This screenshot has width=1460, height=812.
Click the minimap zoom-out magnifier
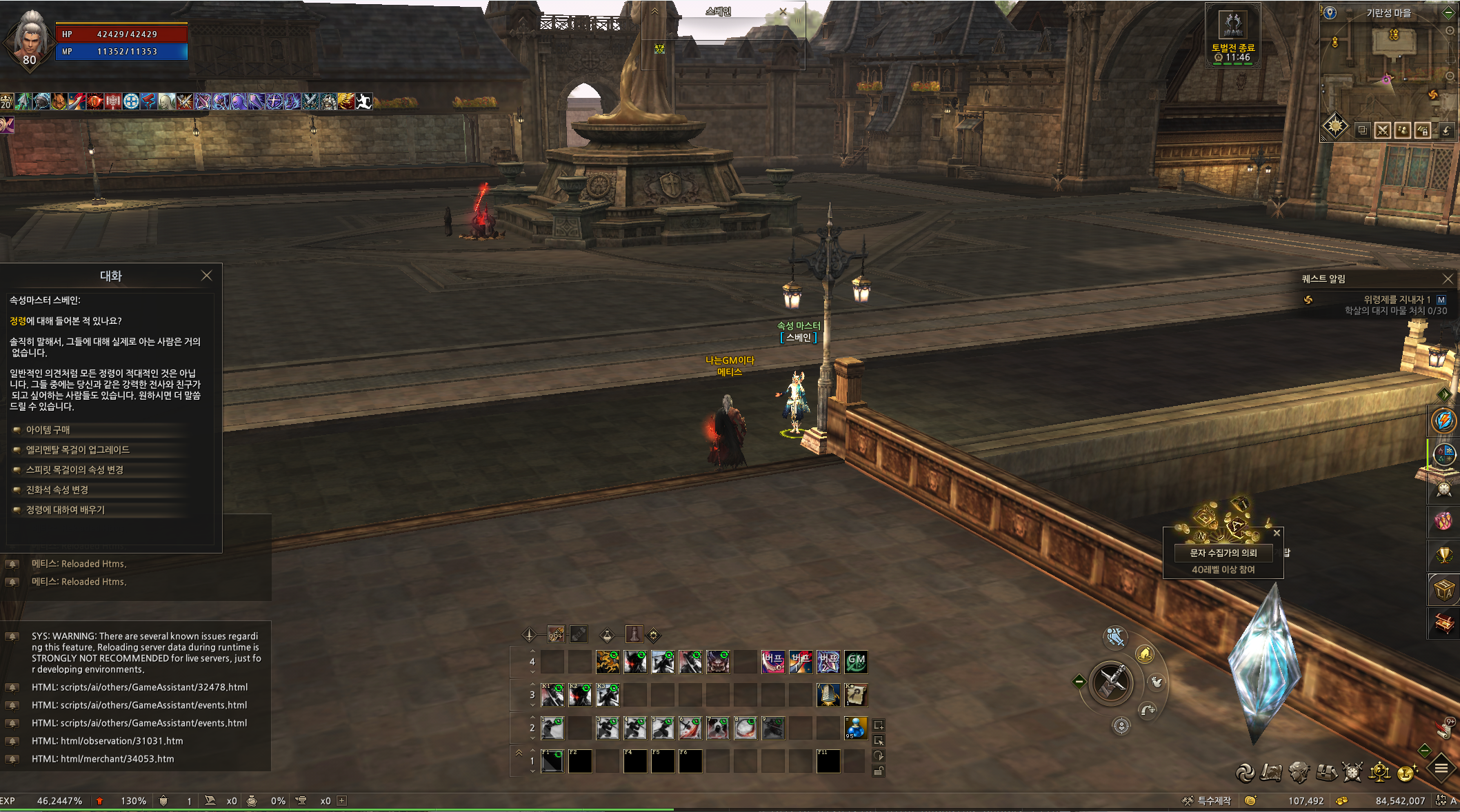[1450, 76]
